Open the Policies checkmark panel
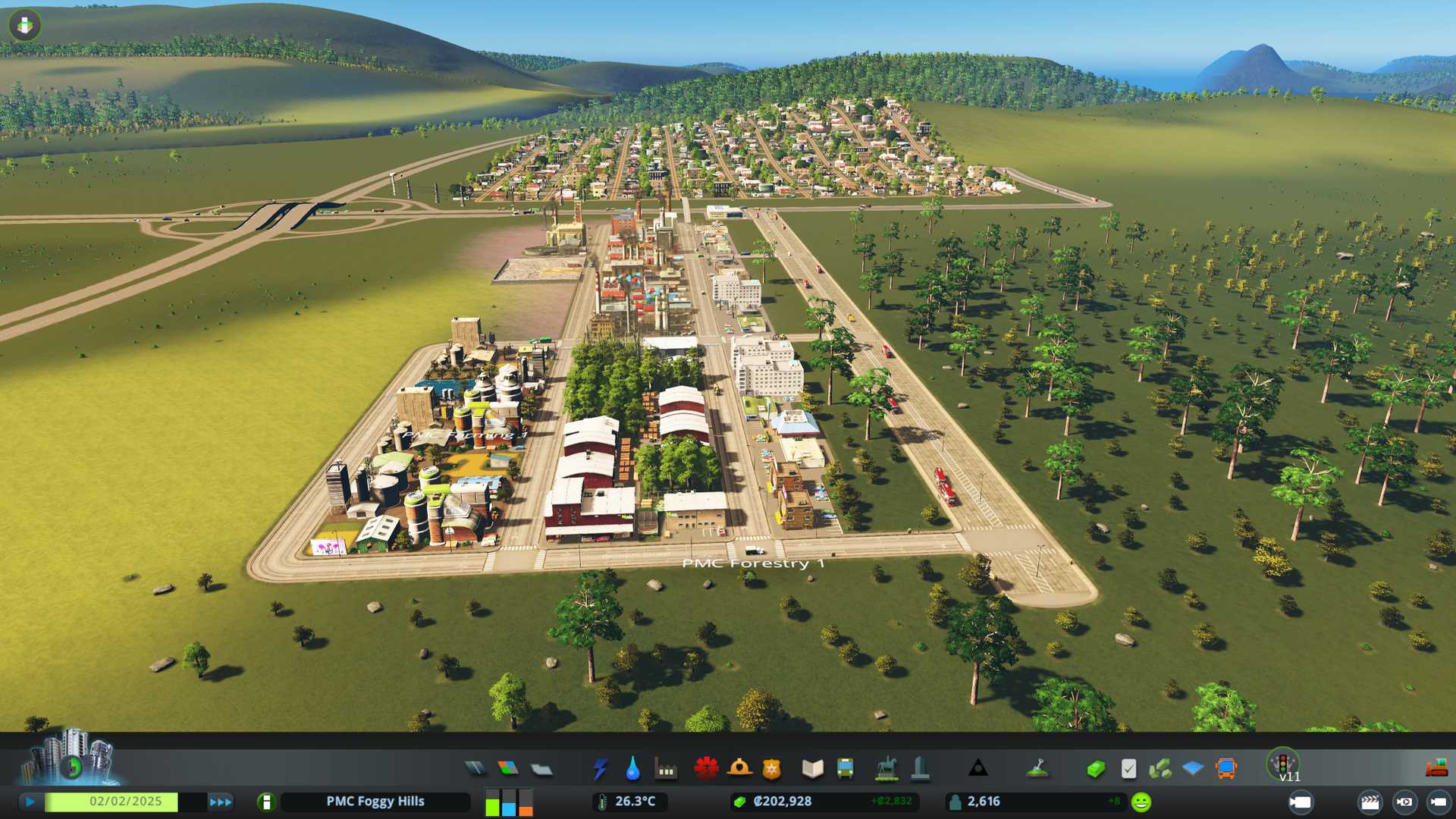The image size is (1456, 819). (x=1128, y=769)
